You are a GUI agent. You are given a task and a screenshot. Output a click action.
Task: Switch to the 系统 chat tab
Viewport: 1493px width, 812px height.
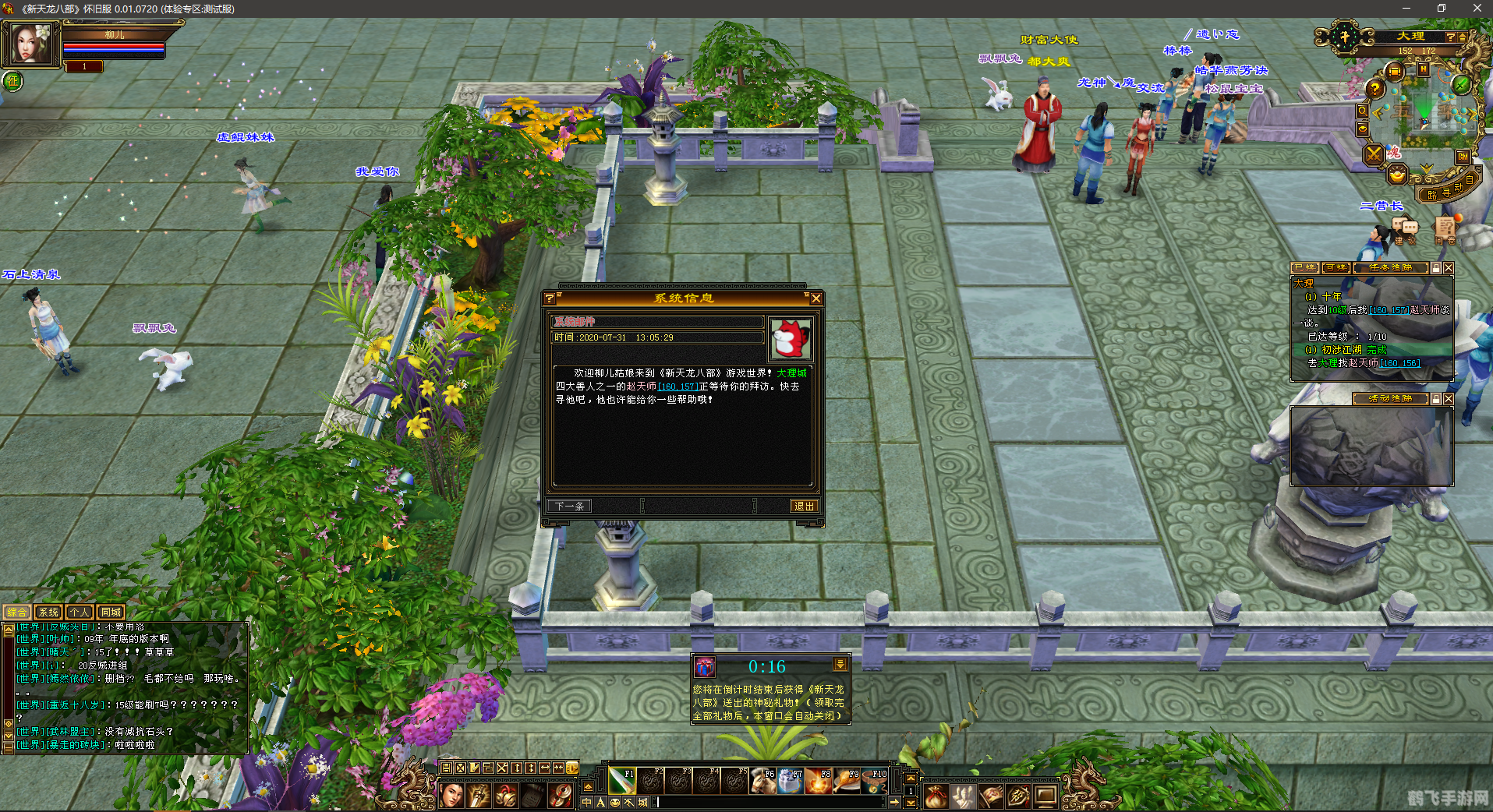pos(48,613)
